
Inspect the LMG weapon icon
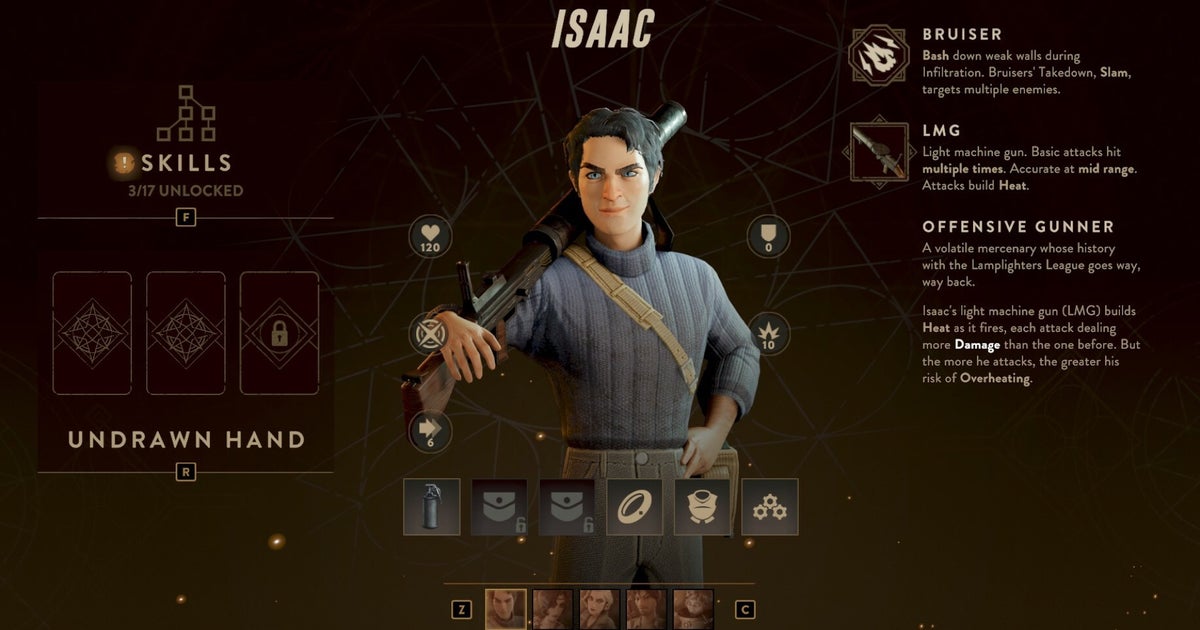click(878, 152)
